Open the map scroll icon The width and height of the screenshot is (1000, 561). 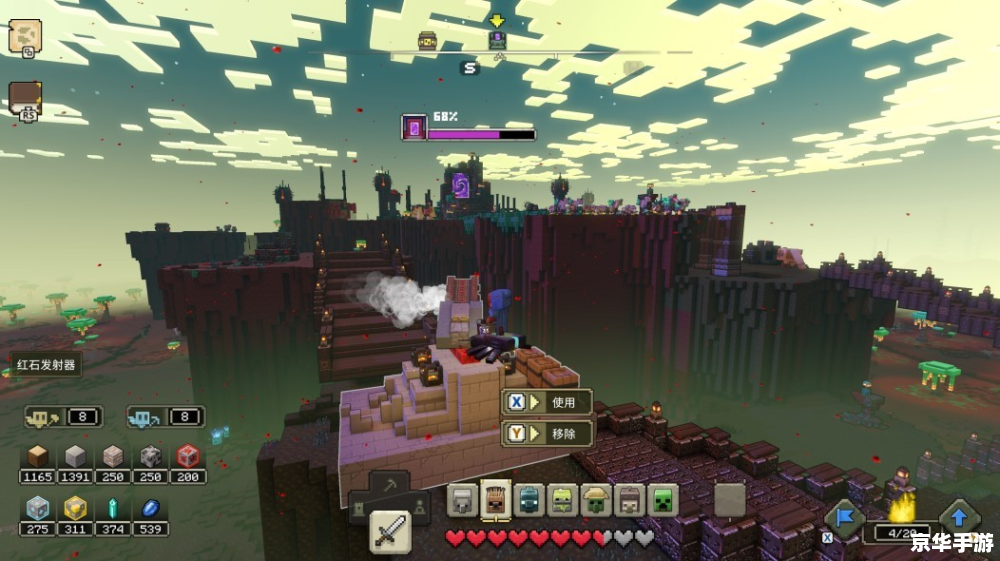click(x=24, y=37)
